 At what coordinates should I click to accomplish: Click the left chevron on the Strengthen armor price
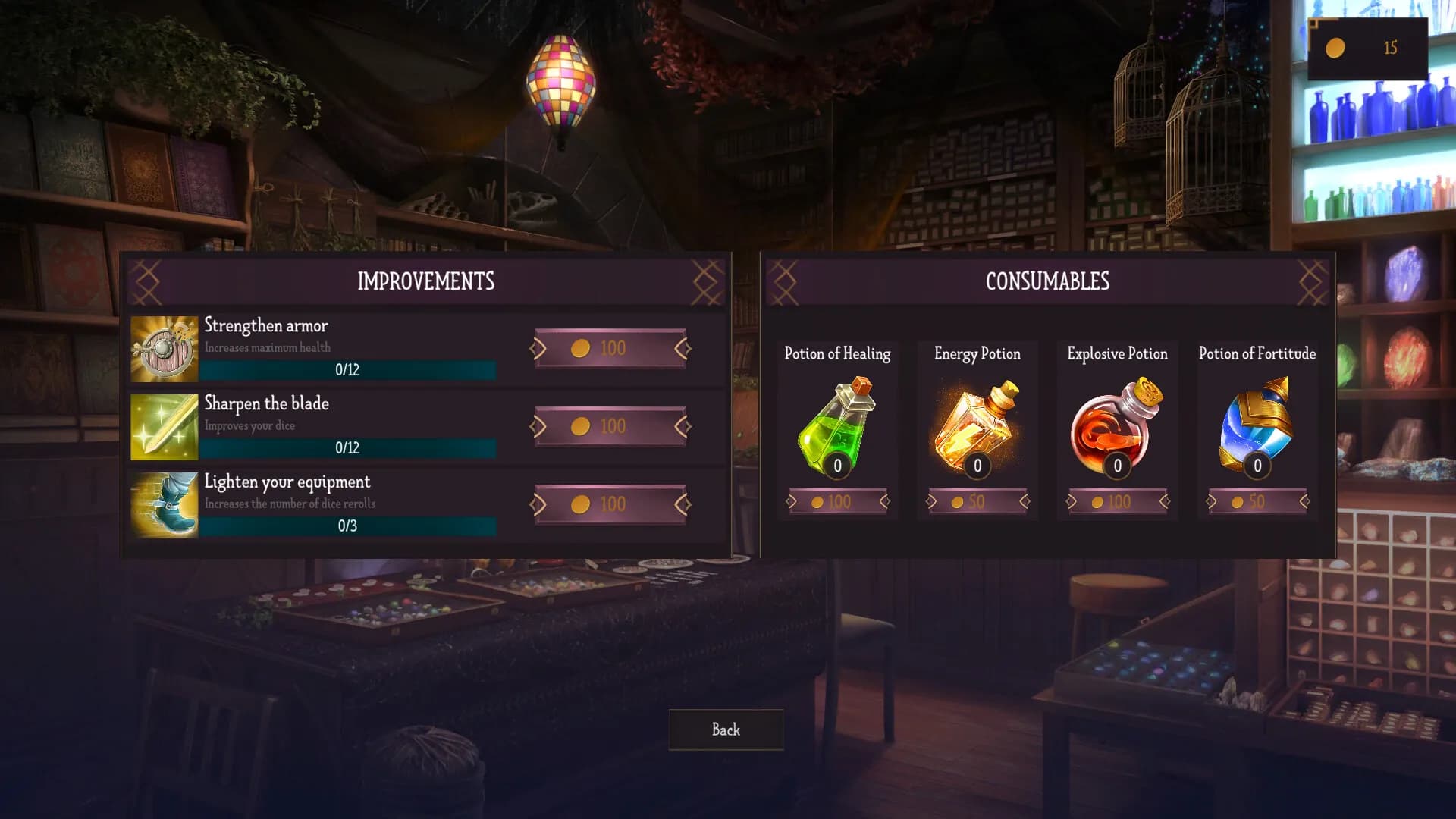pos(539,348)
